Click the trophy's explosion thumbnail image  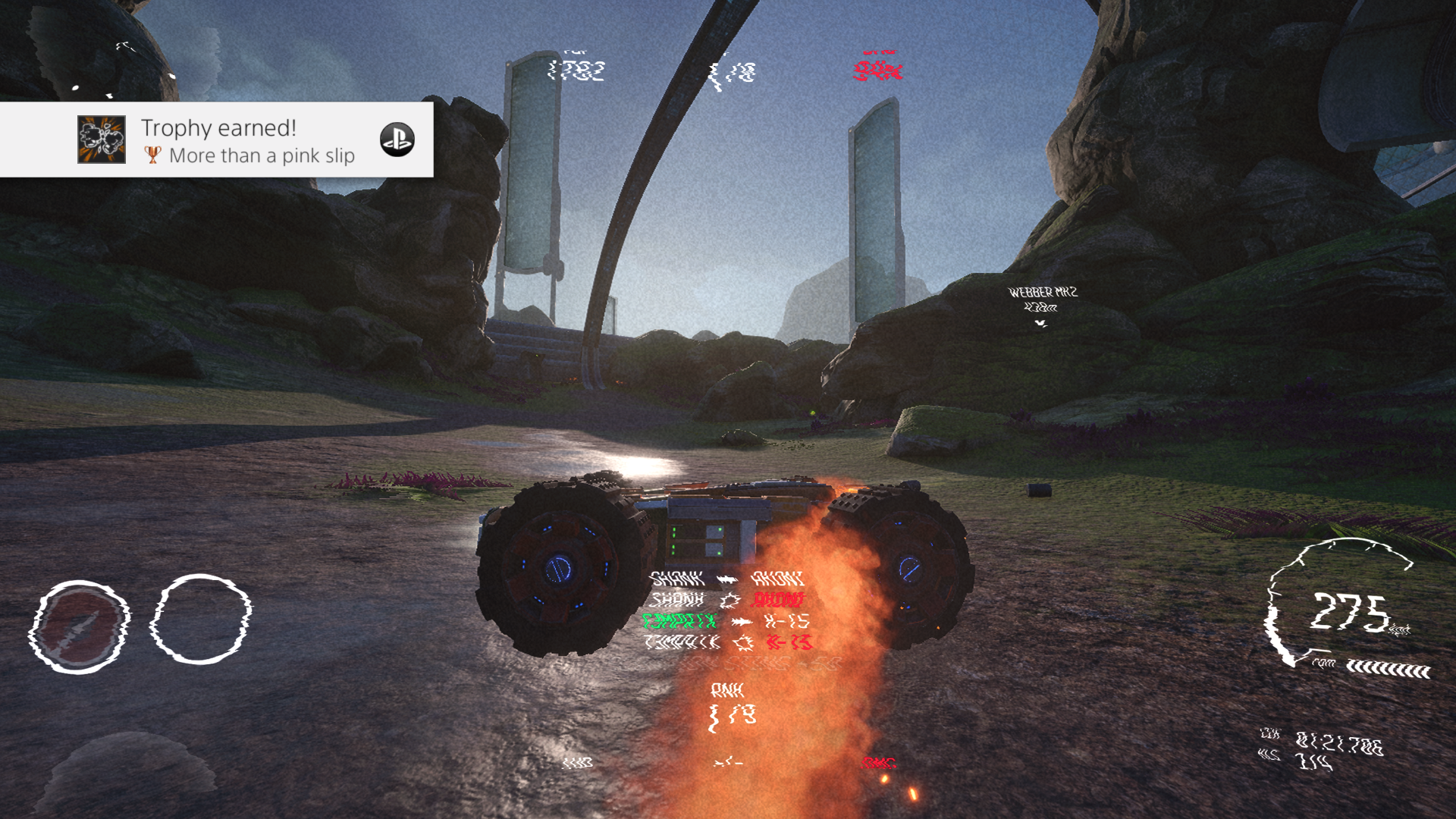point(102,140)
